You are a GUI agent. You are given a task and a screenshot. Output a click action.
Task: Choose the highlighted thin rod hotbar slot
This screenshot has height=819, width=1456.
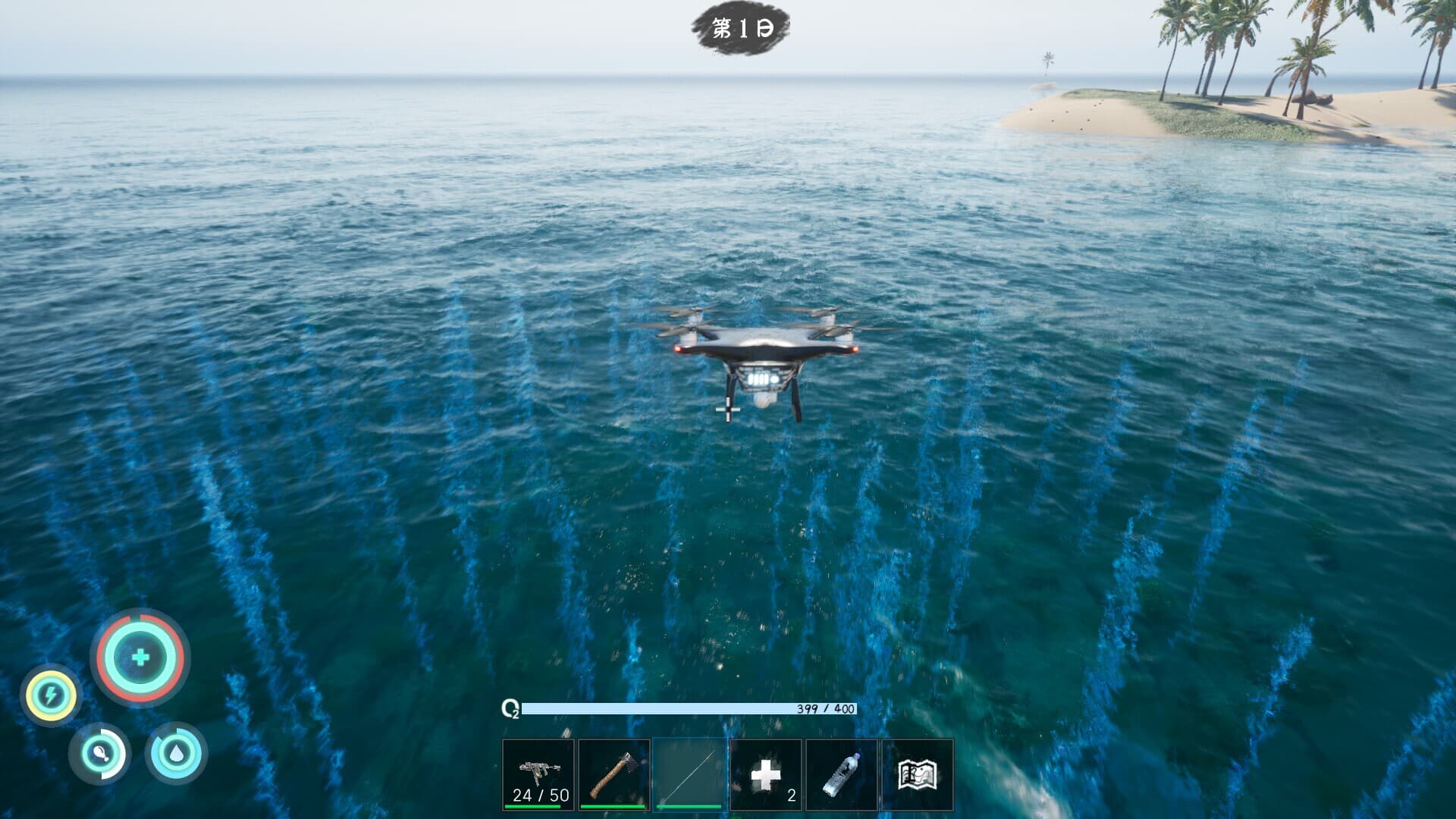coord(690,774)
